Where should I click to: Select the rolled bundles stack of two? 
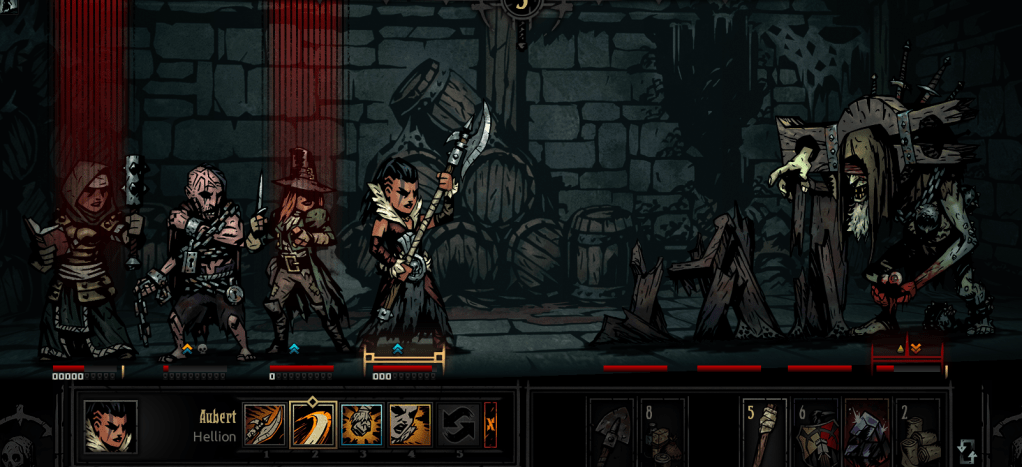point(917,432)
